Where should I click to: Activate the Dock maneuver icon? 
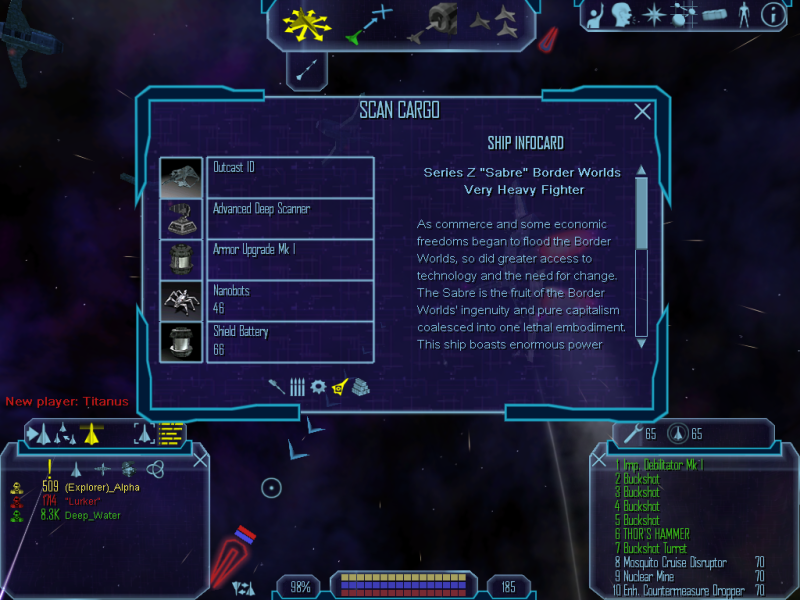tap(441, 22)
